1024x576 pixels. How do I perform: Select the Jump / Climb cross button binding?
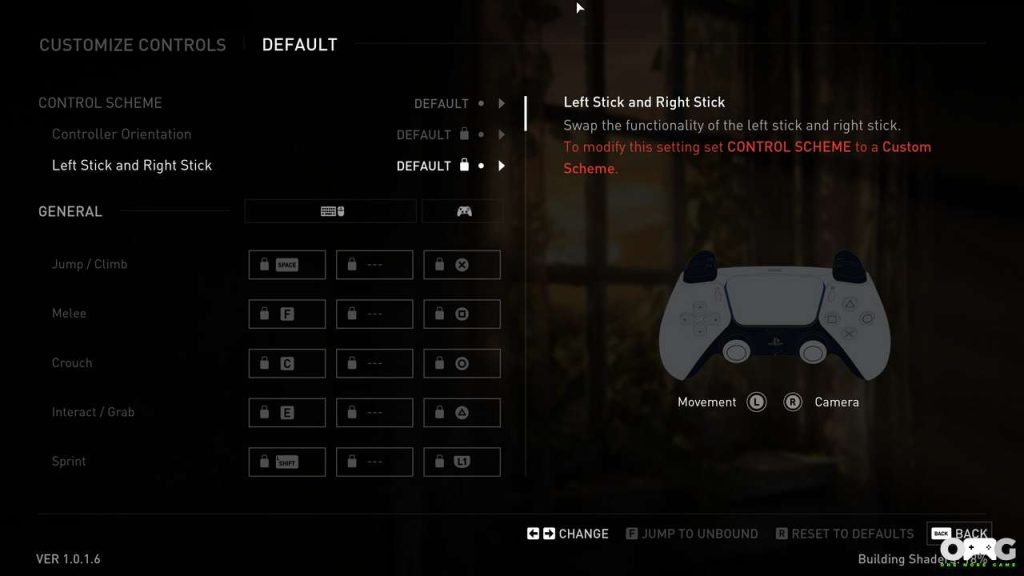tap(462, 265)
